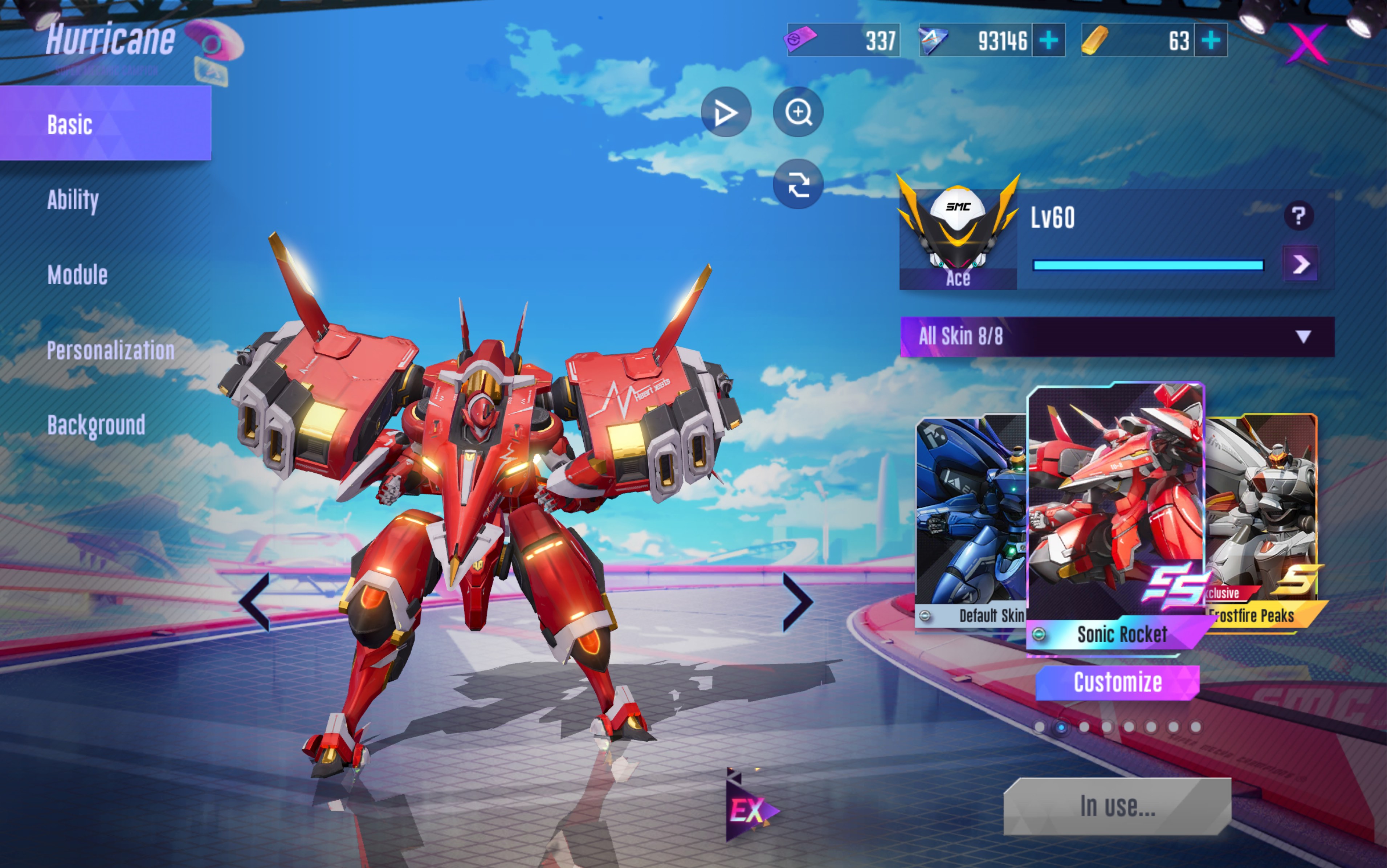Open the Module tab
The height and width of the screenshot is (868, 1387).
point(77,275)
